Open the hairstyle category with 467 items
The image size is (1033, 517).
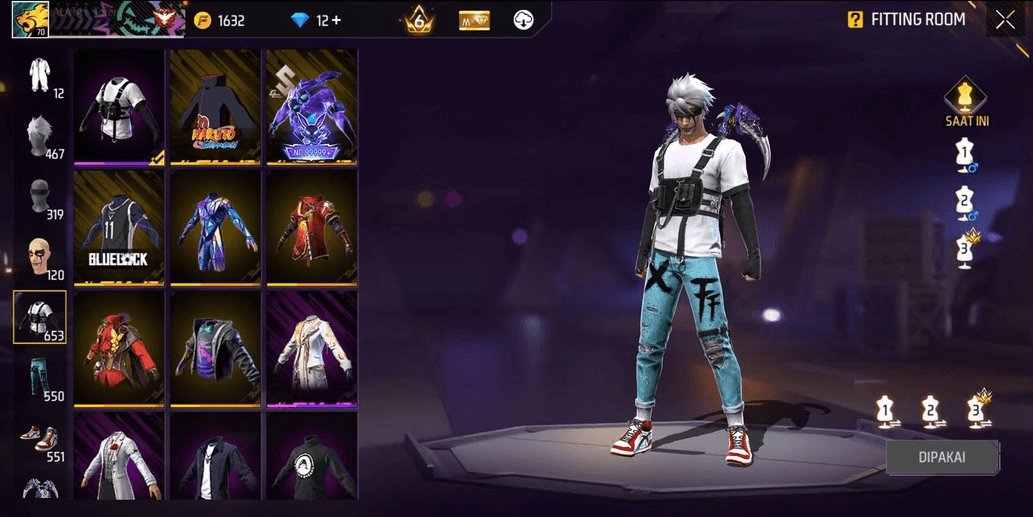click(x=39, y=136)
